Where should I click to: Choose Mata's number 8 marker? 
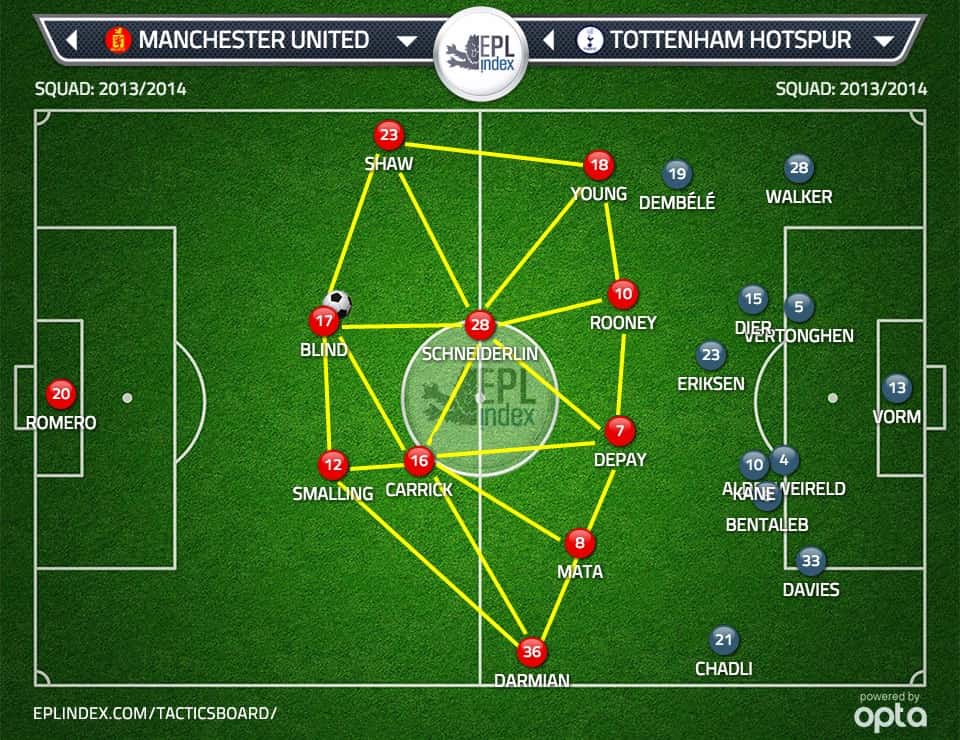[x=580, y=543]
